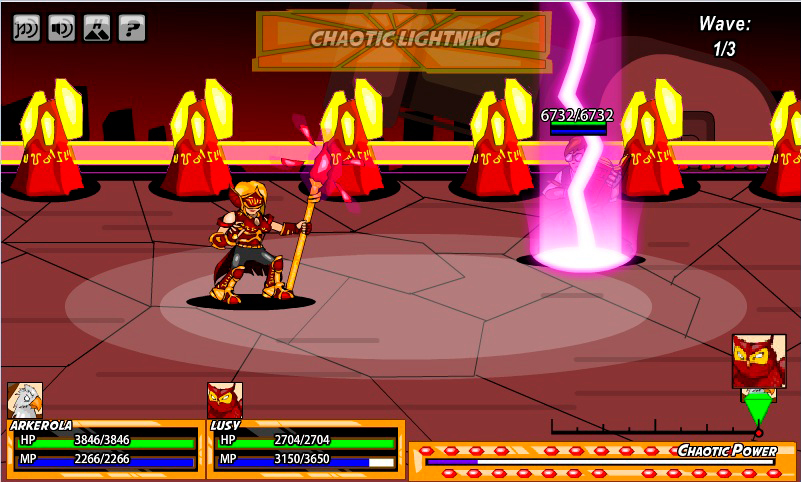Open help with the question mark button
The width and height of the screenshot is (801, 482).
tap(131, 27)
